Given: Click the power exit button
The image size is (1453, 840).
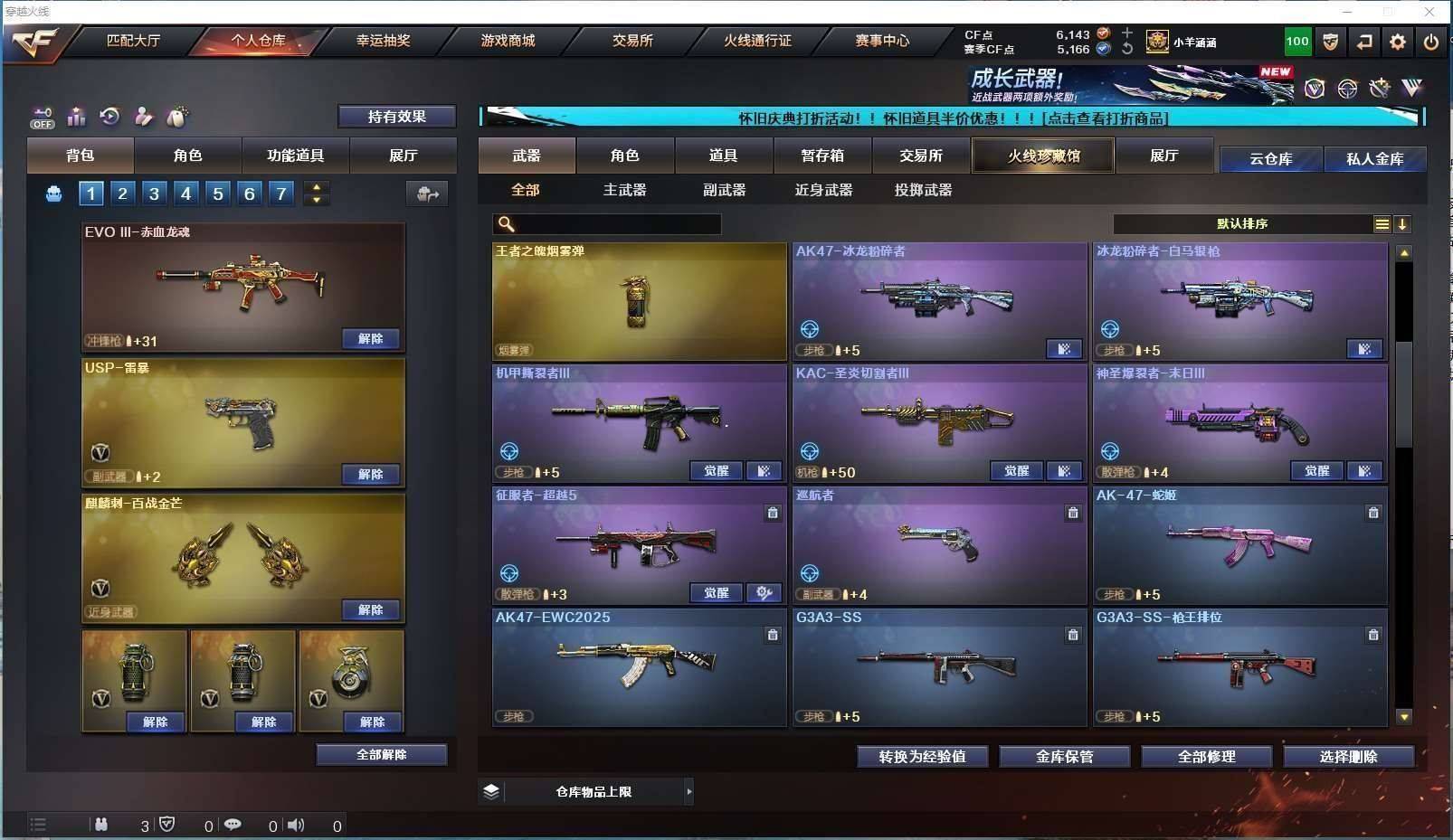Looking at the screenshot, I should (1430, 42).
